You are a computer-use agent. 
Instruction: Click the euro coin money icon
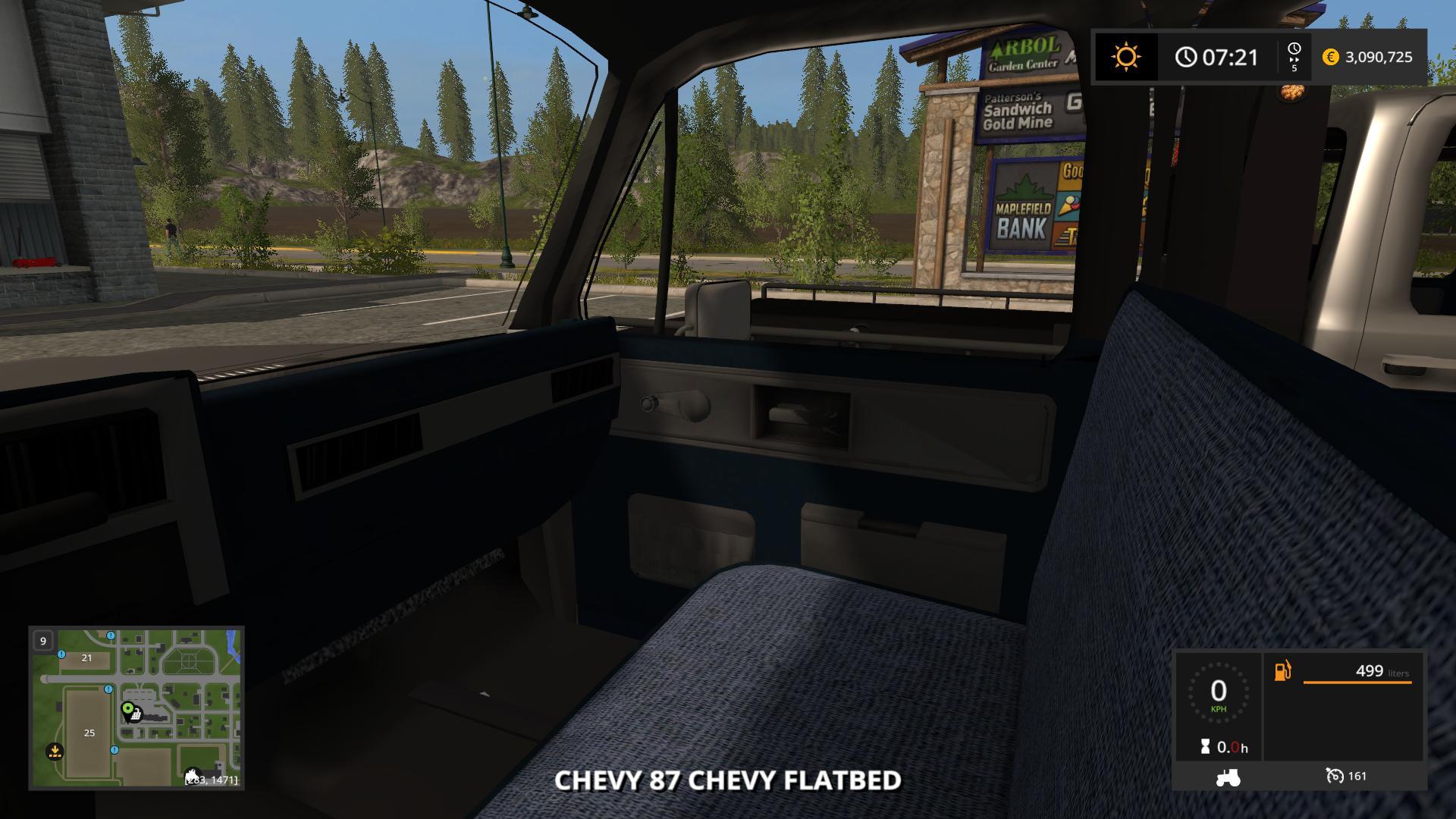[x=1330, y=57]
